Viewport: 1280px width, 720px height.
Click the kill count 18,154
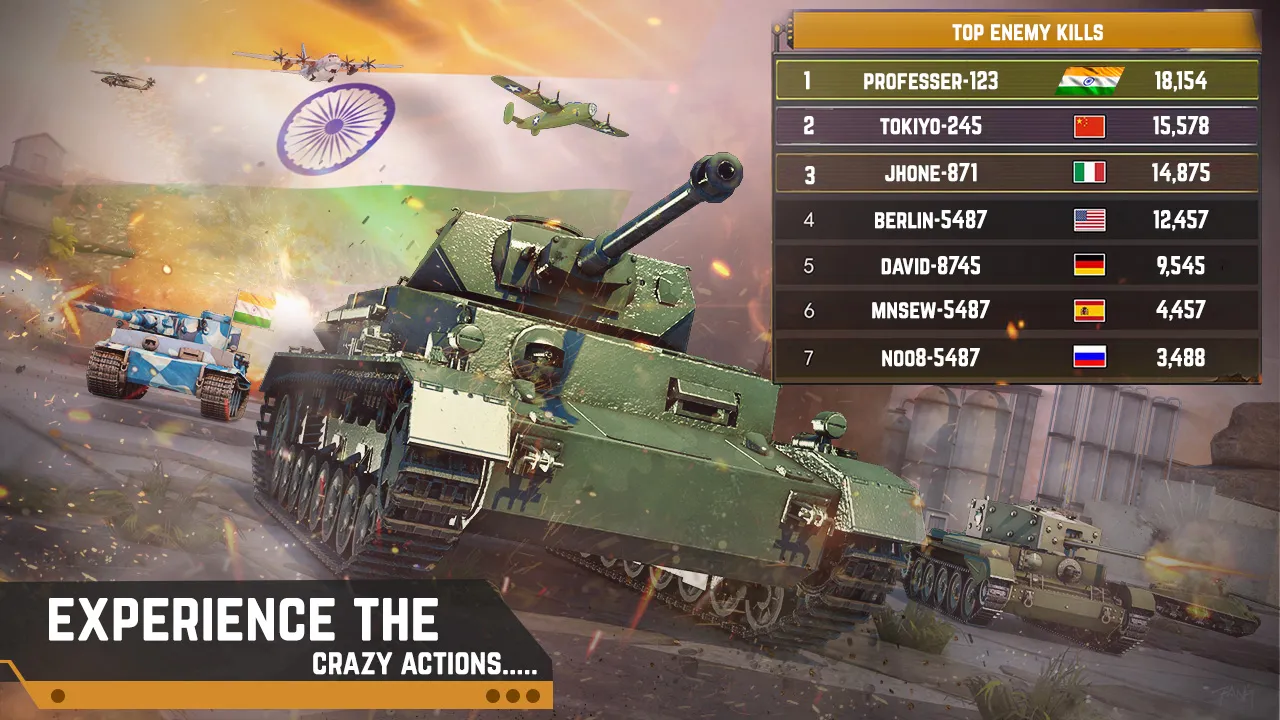click(x=1181, y=80)
